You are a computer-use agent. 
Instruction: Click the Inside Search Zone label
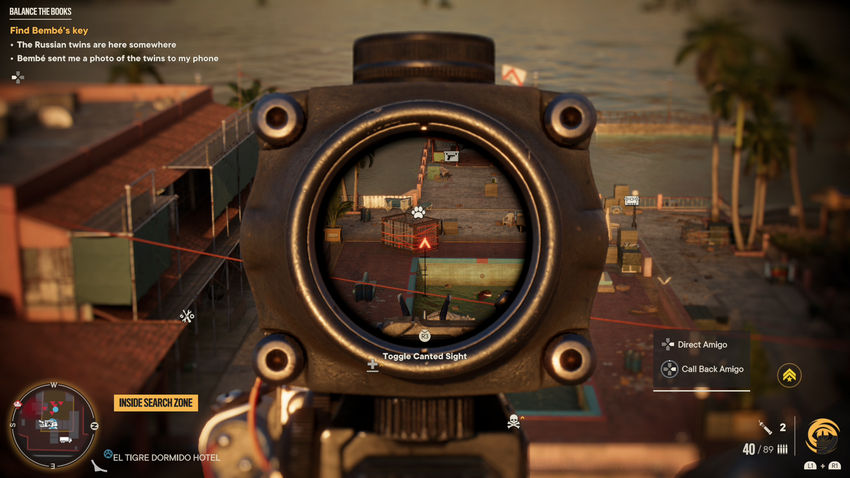156,403
